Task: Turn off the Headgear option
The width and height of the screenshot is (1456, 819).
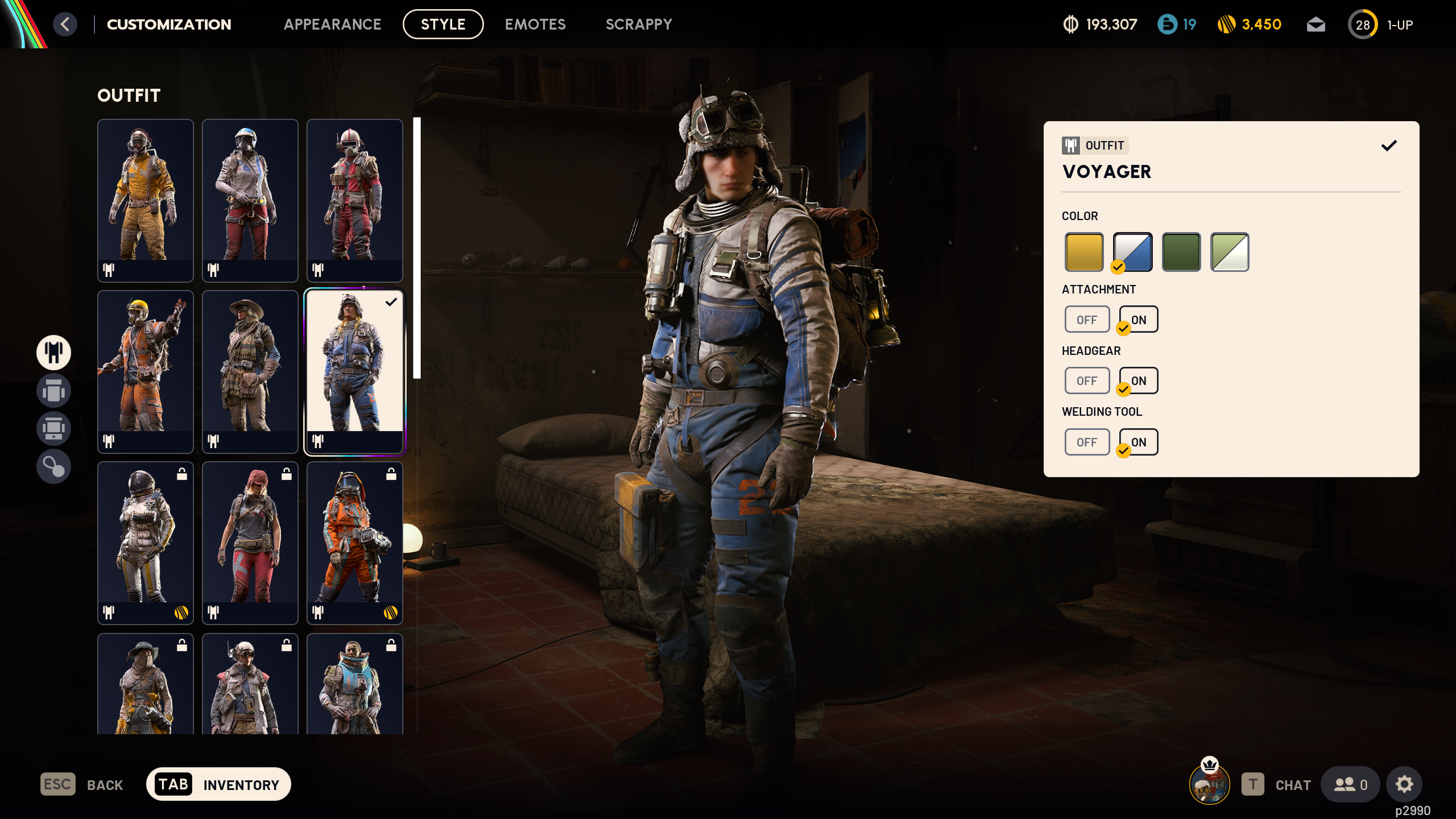Action: coord(1087,380)
